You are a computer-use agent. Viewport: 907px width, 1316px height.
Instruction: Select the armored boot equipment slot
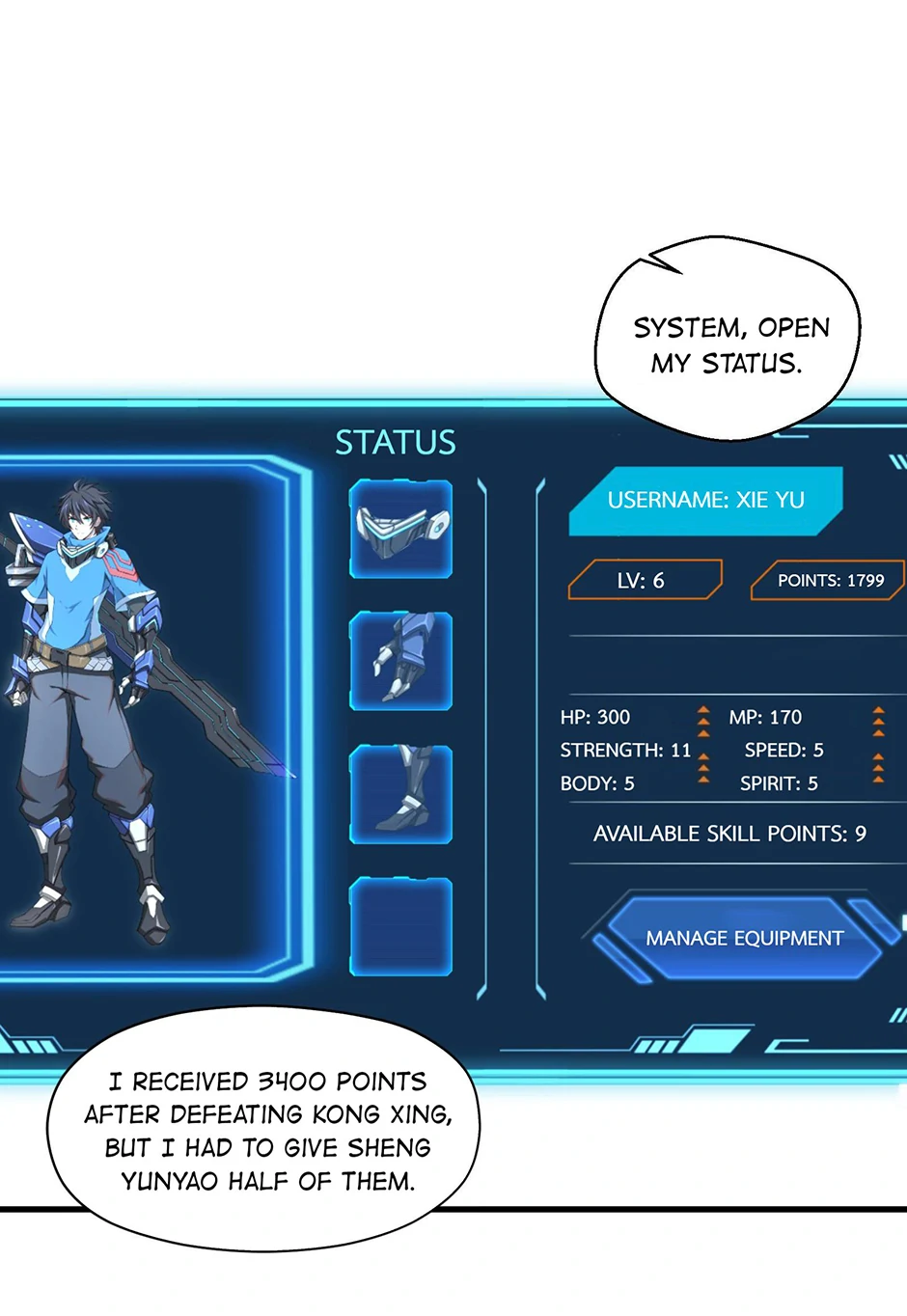400,793
